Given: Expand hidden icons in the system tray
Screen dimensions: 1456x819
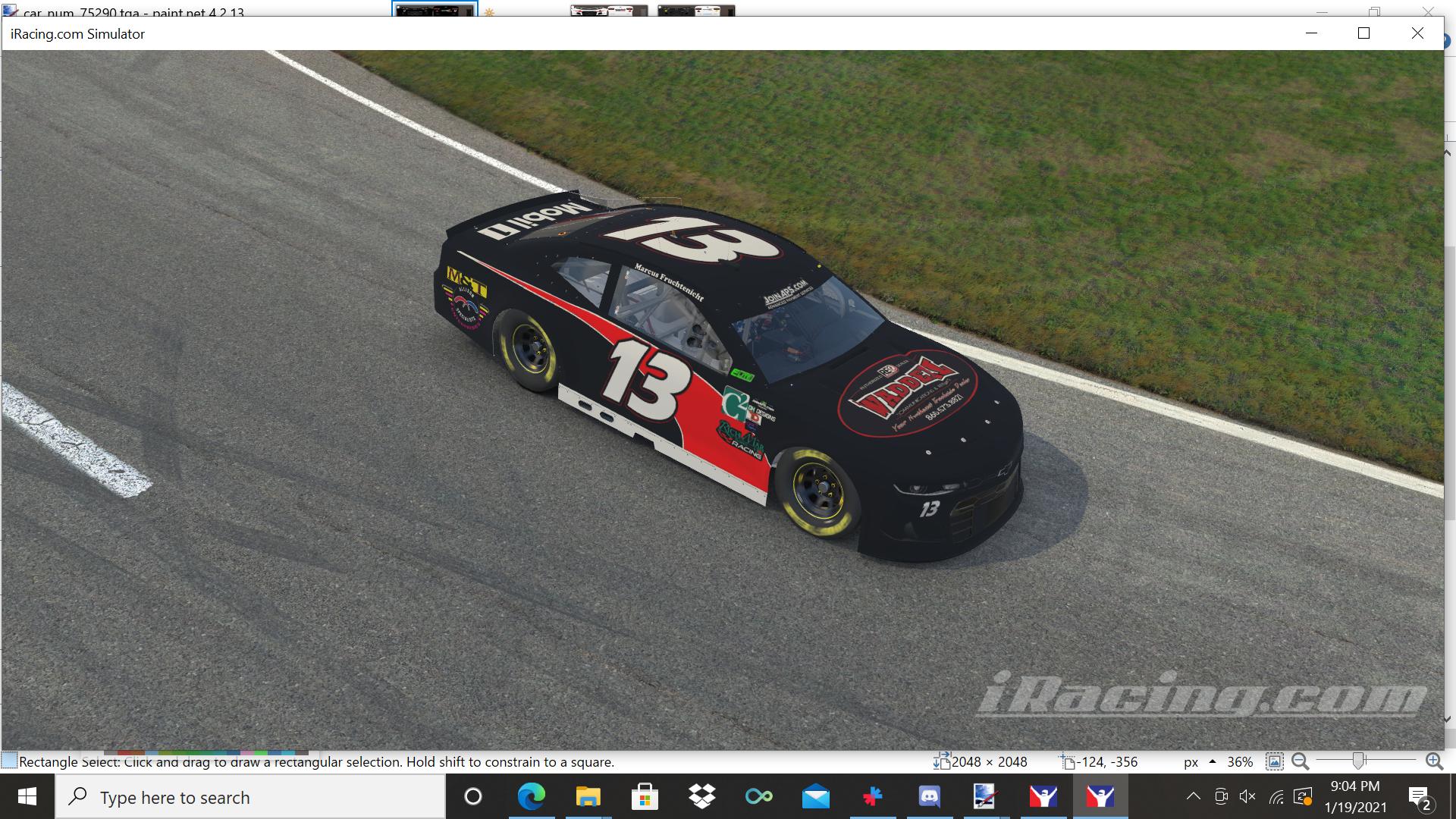Looking at the screenshot, I should coord(1194,797).
